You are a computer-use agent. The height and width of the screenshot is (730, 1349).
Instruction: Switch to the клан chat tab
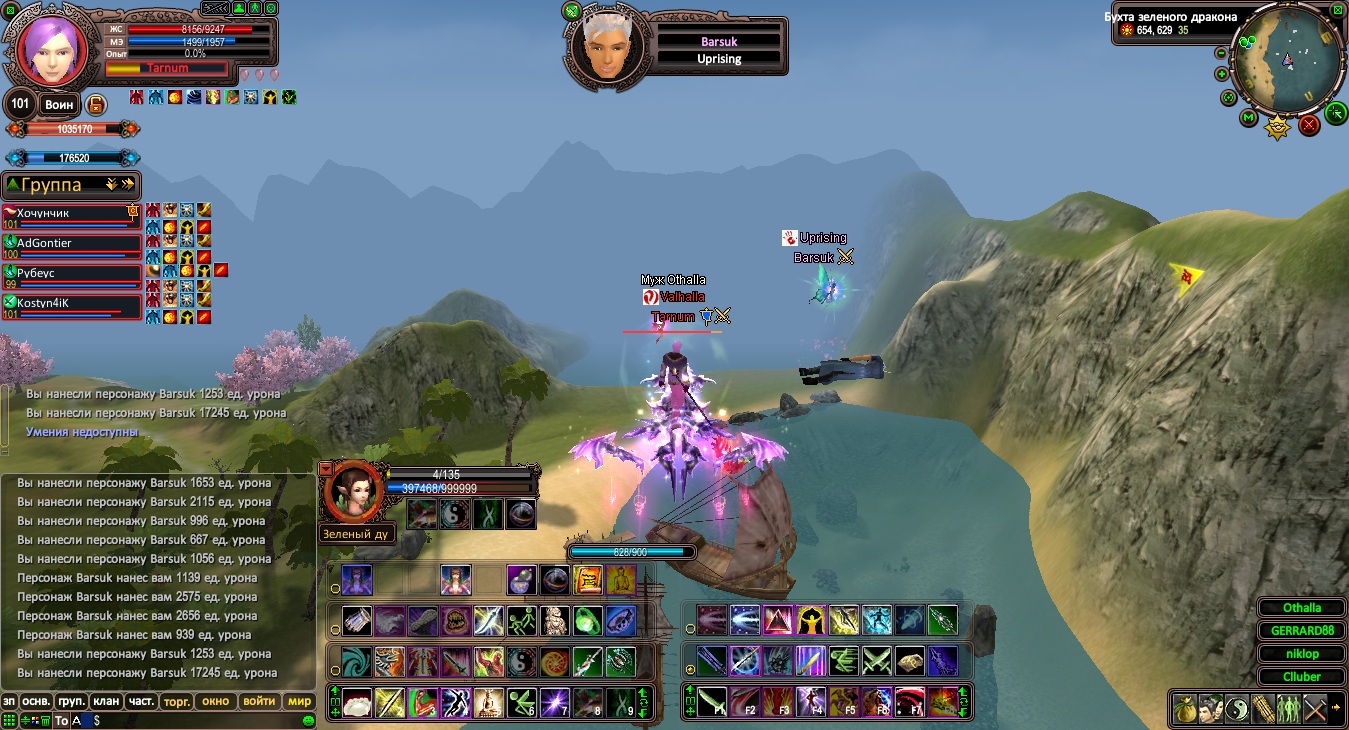(x=107, y=701)
